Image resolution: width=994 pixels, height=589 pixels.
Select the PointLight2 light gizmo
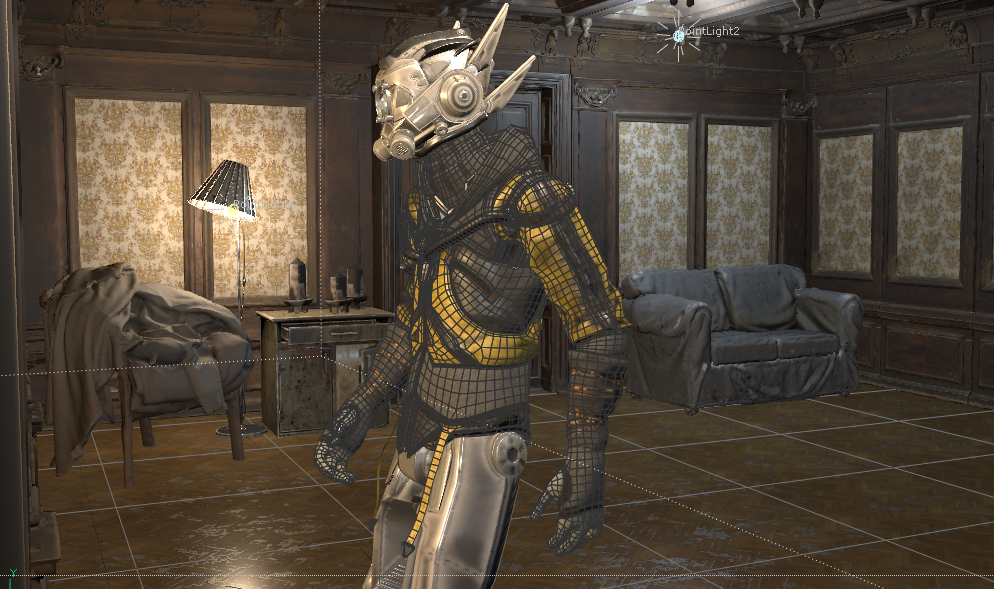678,35
